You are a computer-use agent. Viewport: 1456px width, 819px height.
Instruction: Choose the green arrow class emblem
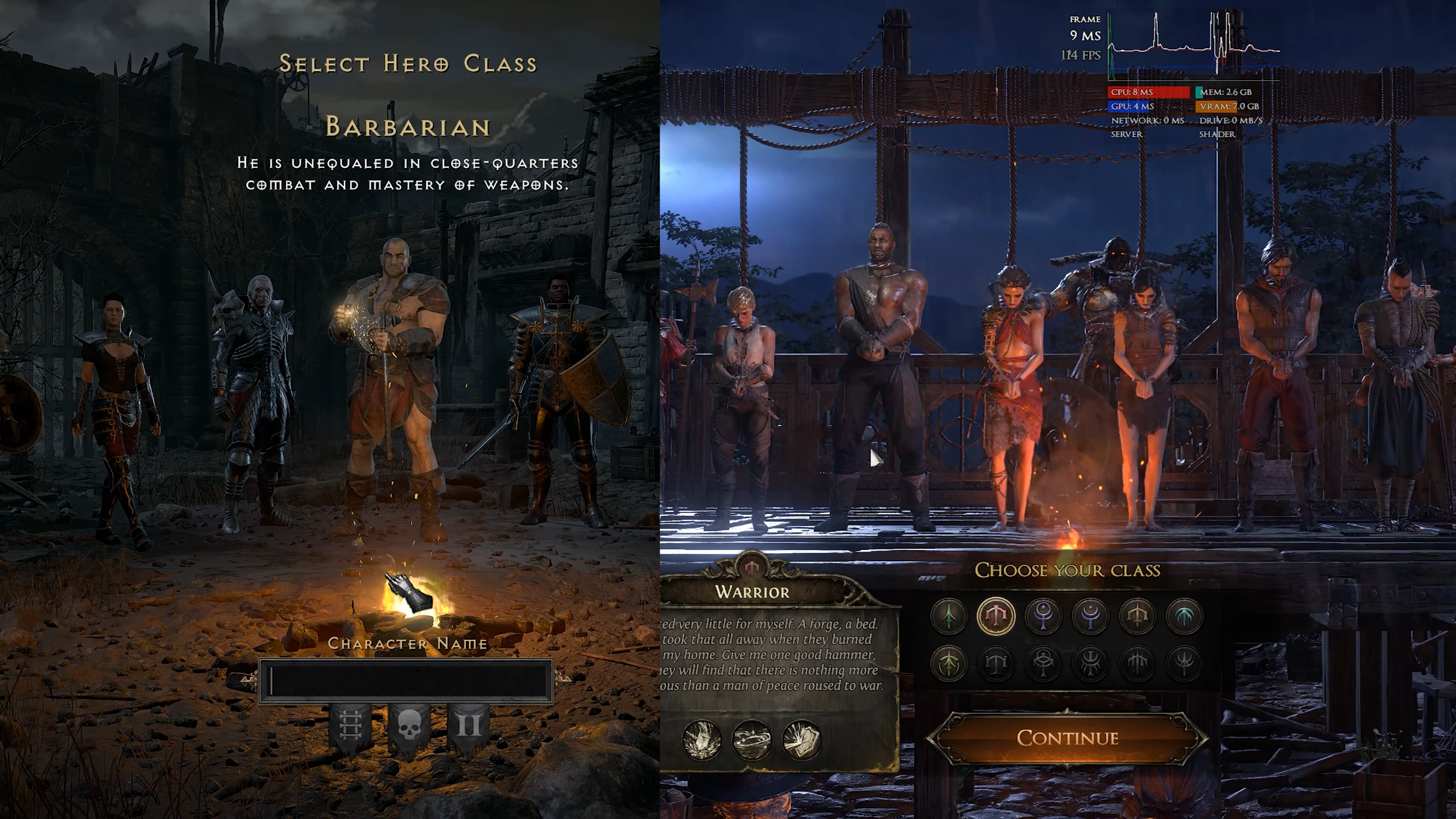pyautogui.click(x=948, y=616)
